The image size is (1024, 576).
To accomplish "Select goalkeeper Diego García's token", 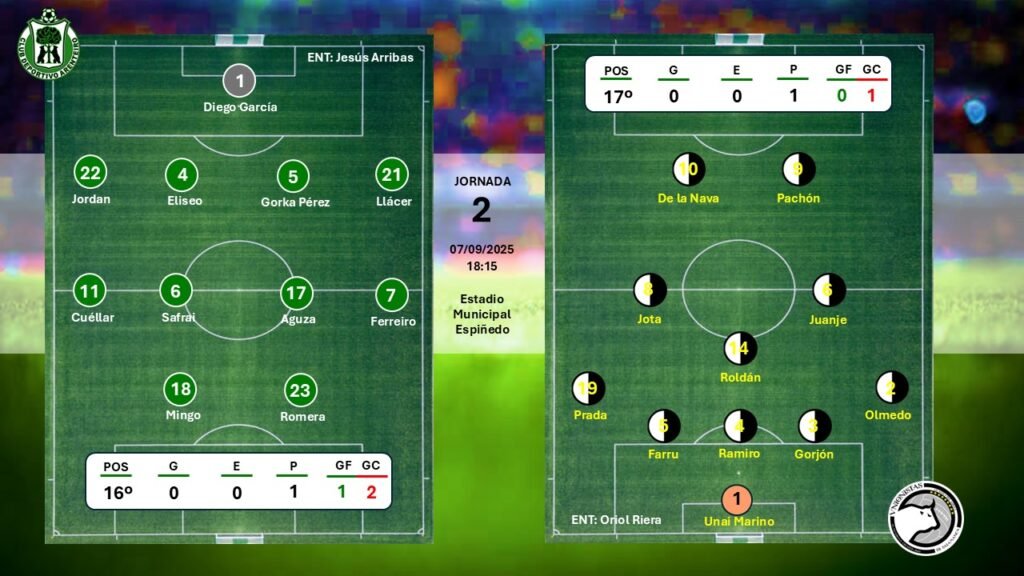I will (240, 80).
